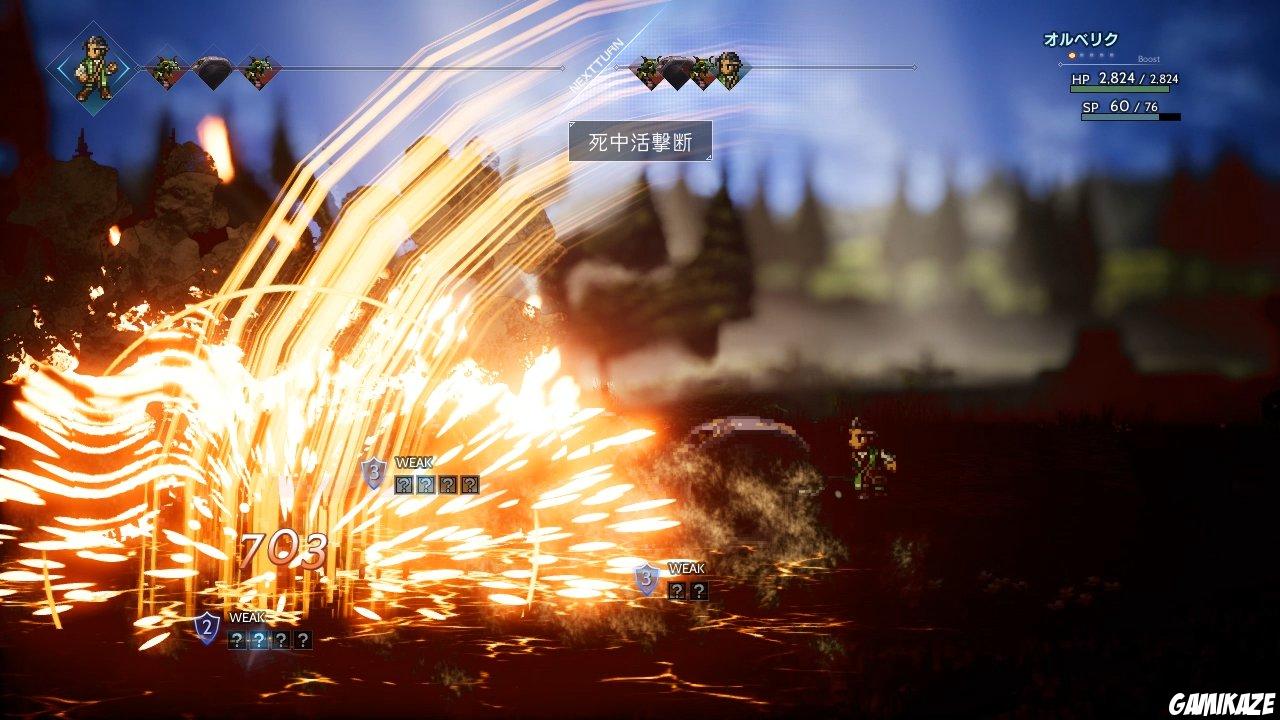This screenshot has width=1280, height=720.
Task: Click the 死中活撃断 skill name banner
Action: (x=640, y=140)
